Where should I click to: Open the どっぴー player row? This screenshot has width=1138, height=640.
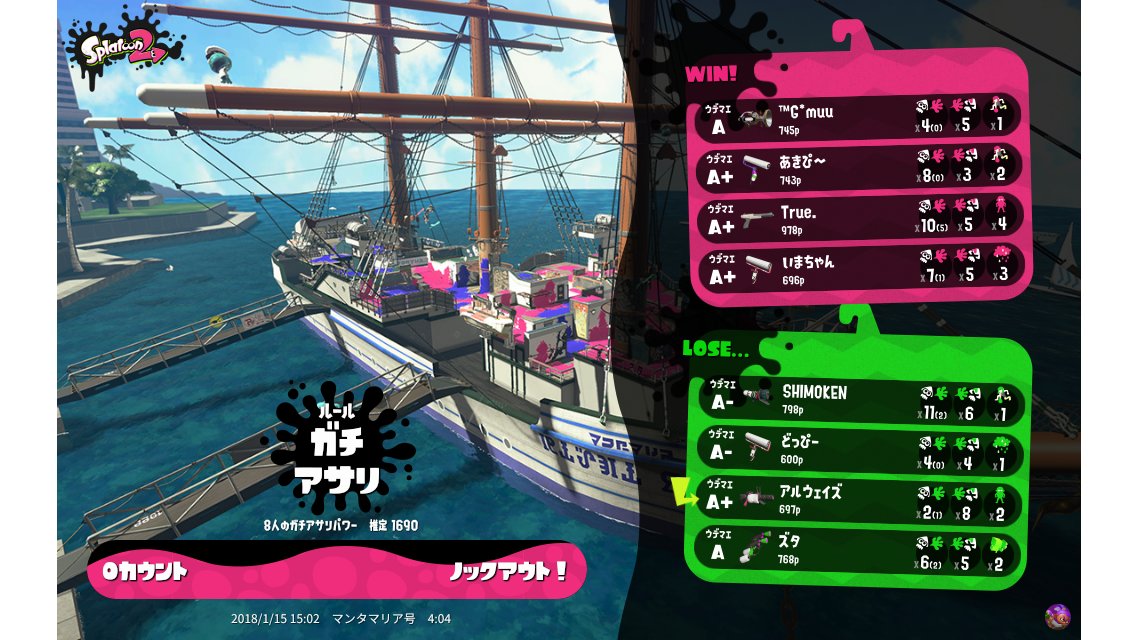[x=860, y=450]
